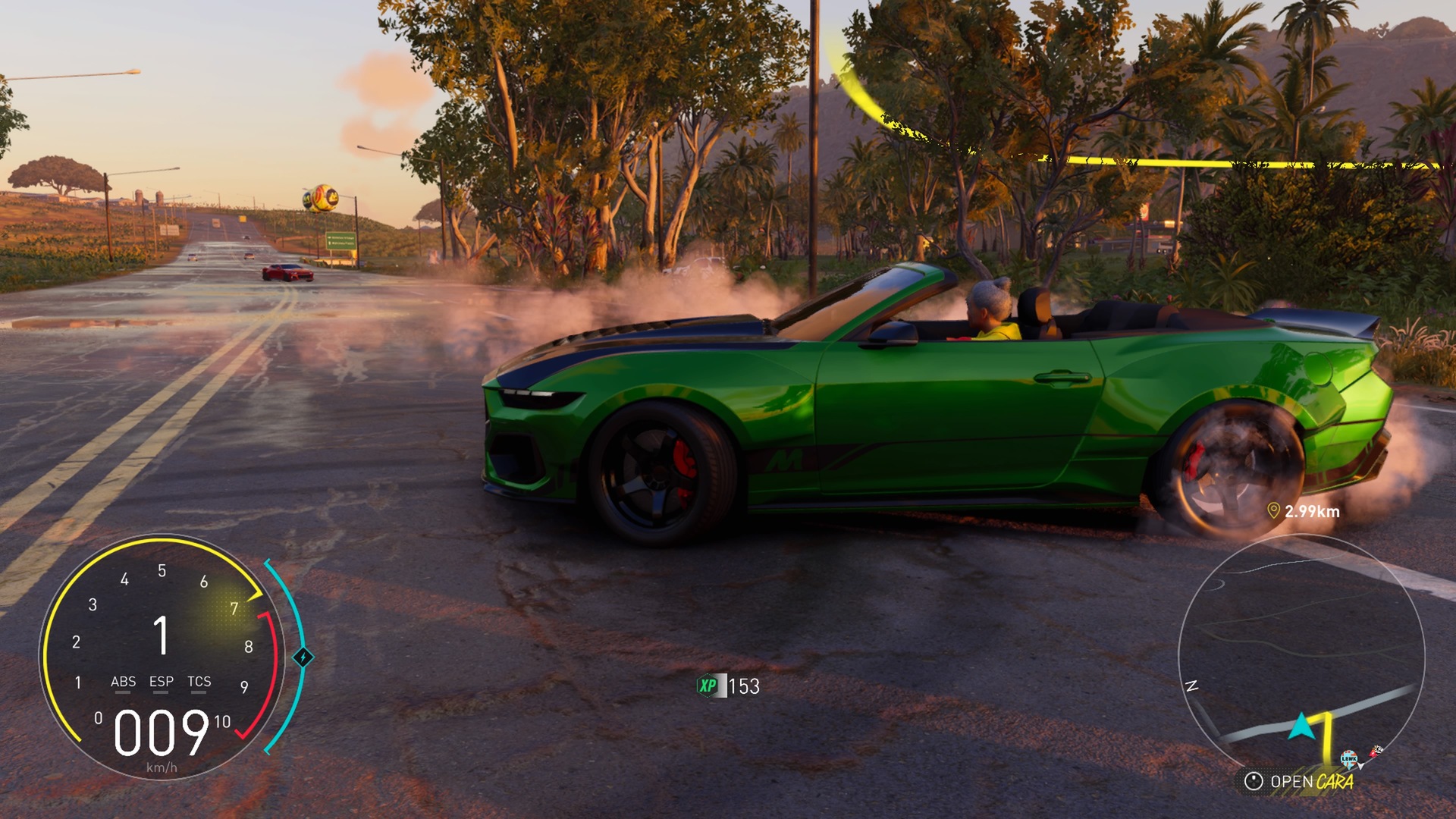Select the checkered flag marker on minimap
This screenshot has height=819, width=1456.
click(1376, 751)
